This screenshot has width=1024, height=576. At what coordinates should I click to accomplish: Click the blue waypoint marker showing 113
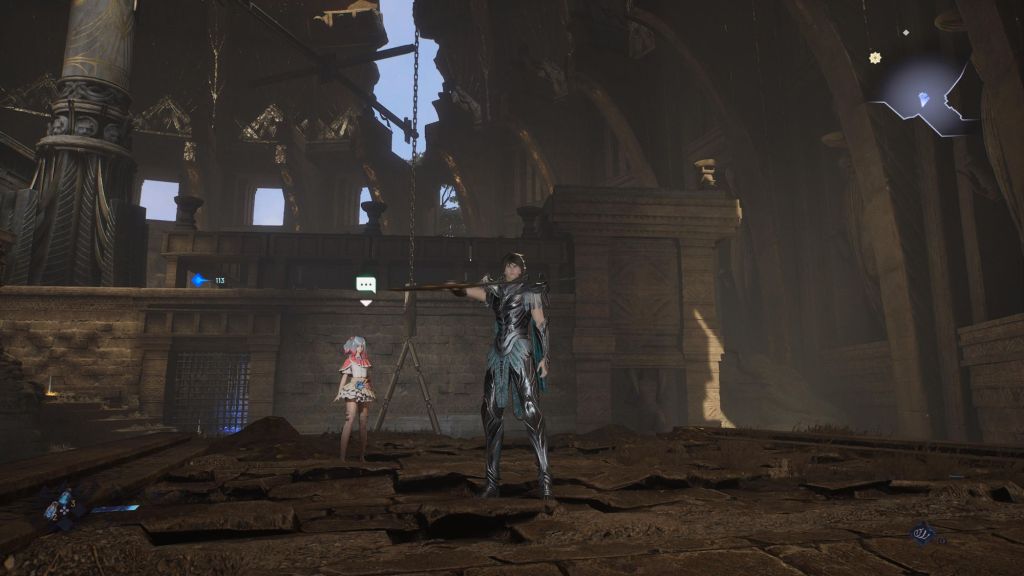coord(201,281)
